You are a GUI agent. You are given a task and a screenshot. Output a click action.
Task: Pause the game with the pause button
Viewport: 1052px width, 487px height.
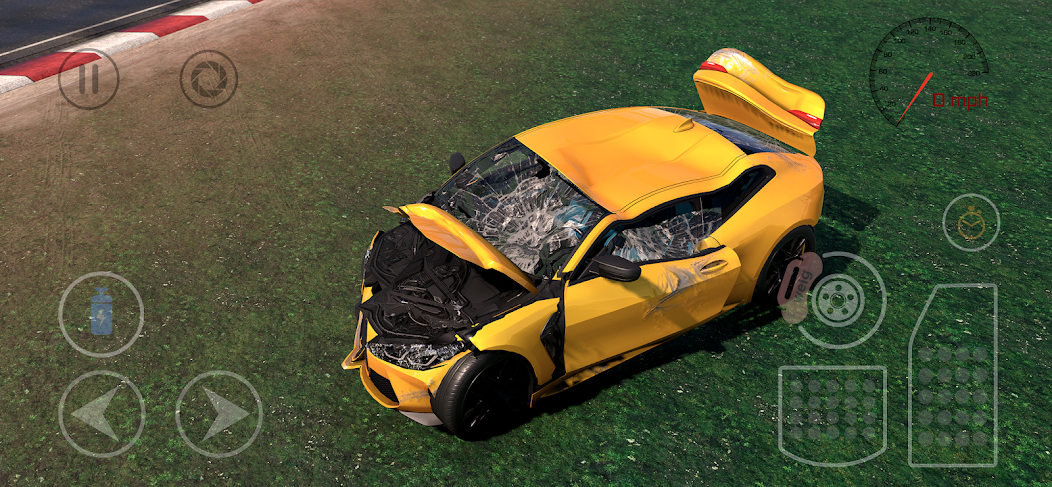[88, 79]
